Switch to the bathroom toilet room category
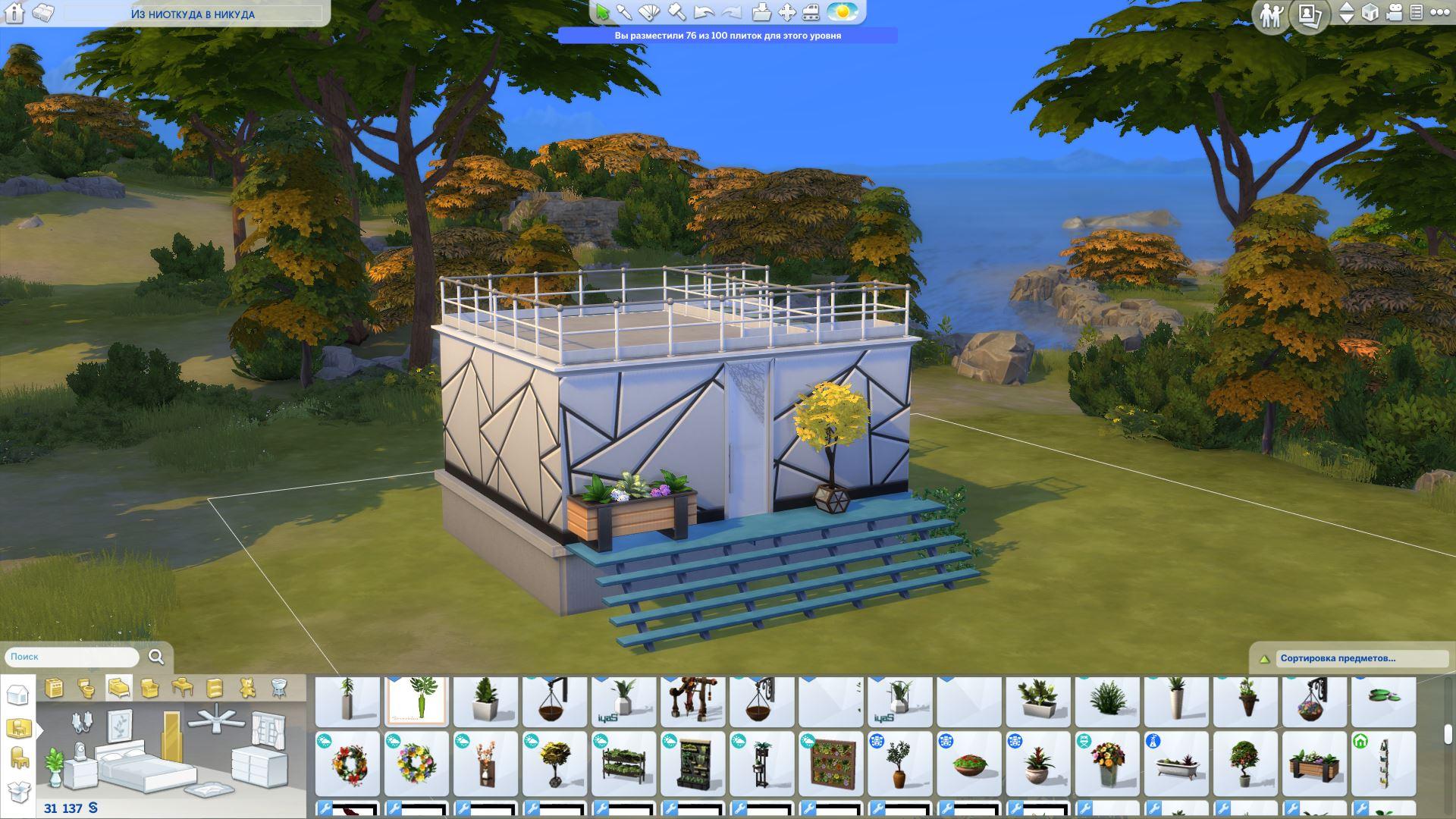 pyautogui.click(x=86, y=688)
